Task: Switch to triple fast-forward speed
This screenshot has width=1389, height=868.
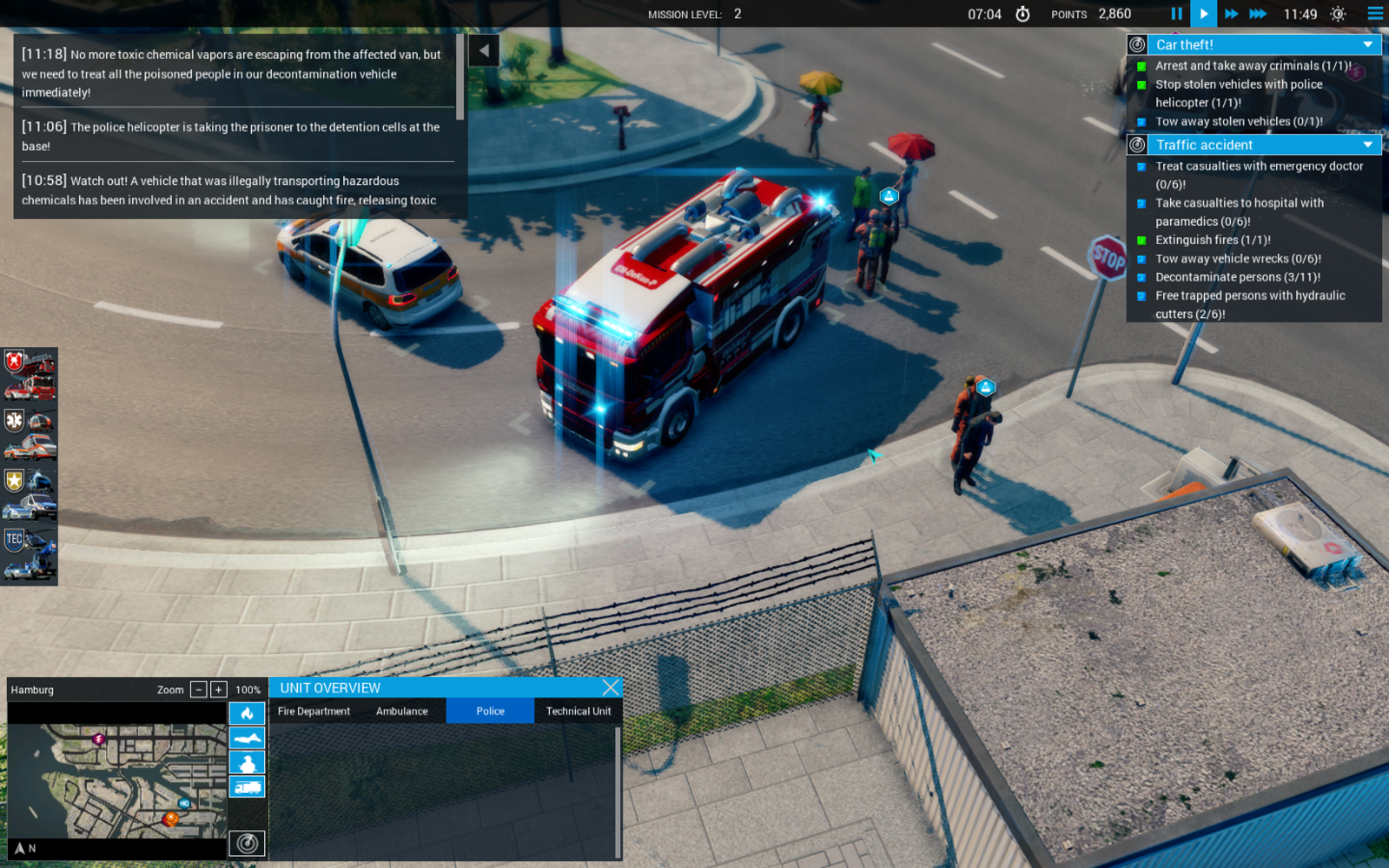Action: 1257,14
